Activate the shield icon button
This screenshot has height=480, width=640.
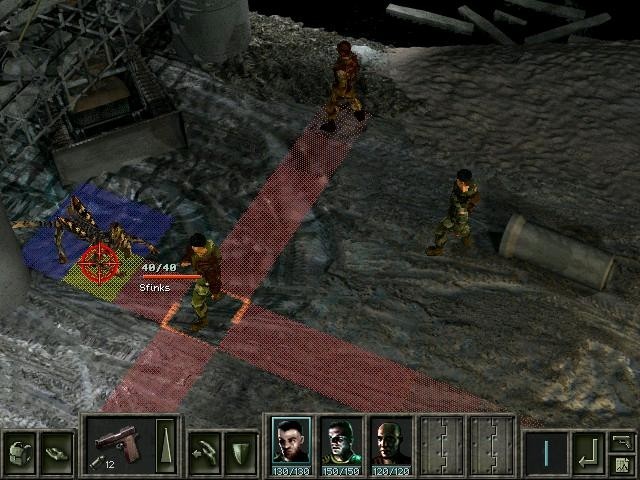tap(240, 447)
